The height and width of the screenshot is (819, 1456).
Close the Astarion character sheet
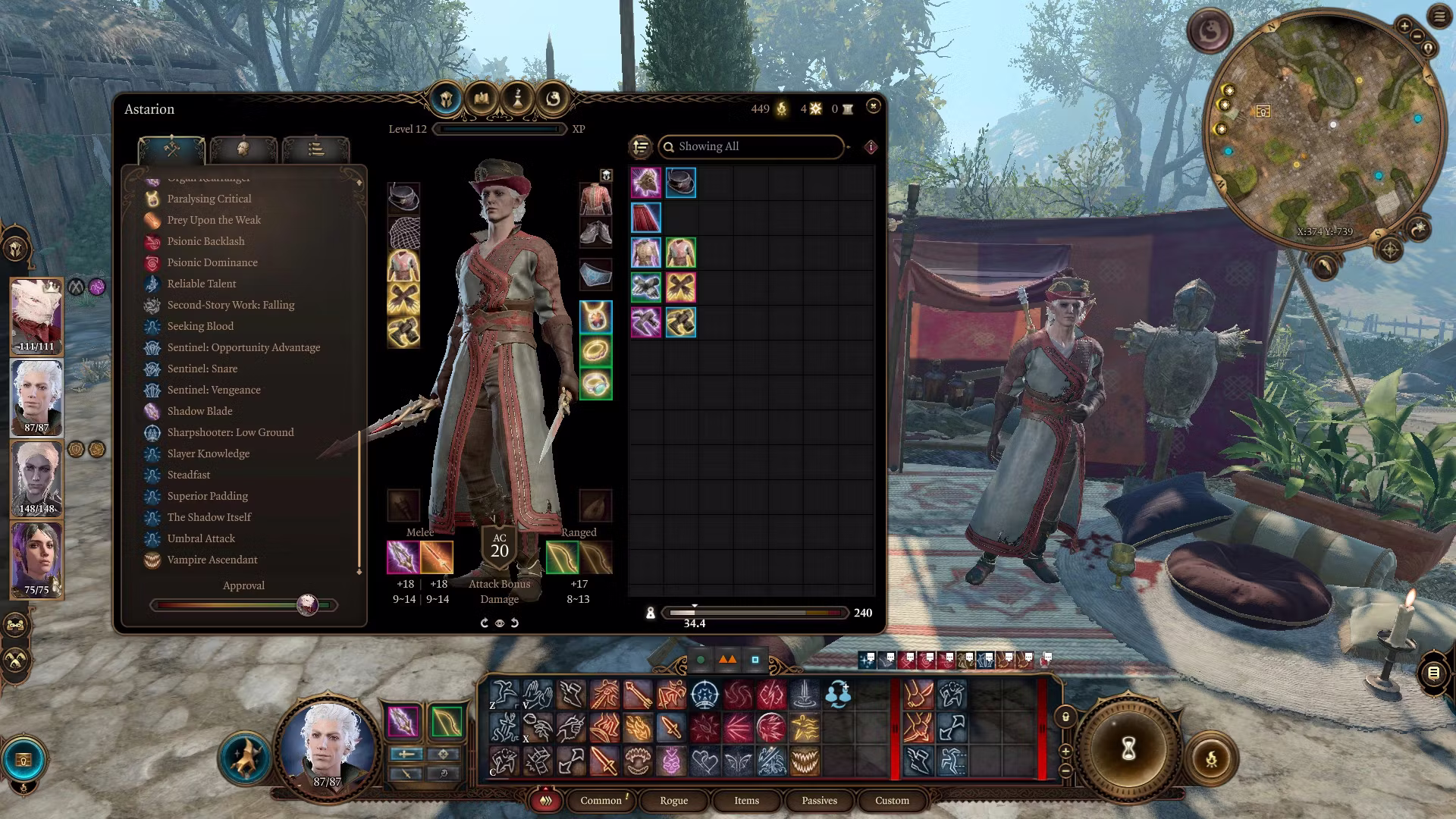click(x=873, y=106)
